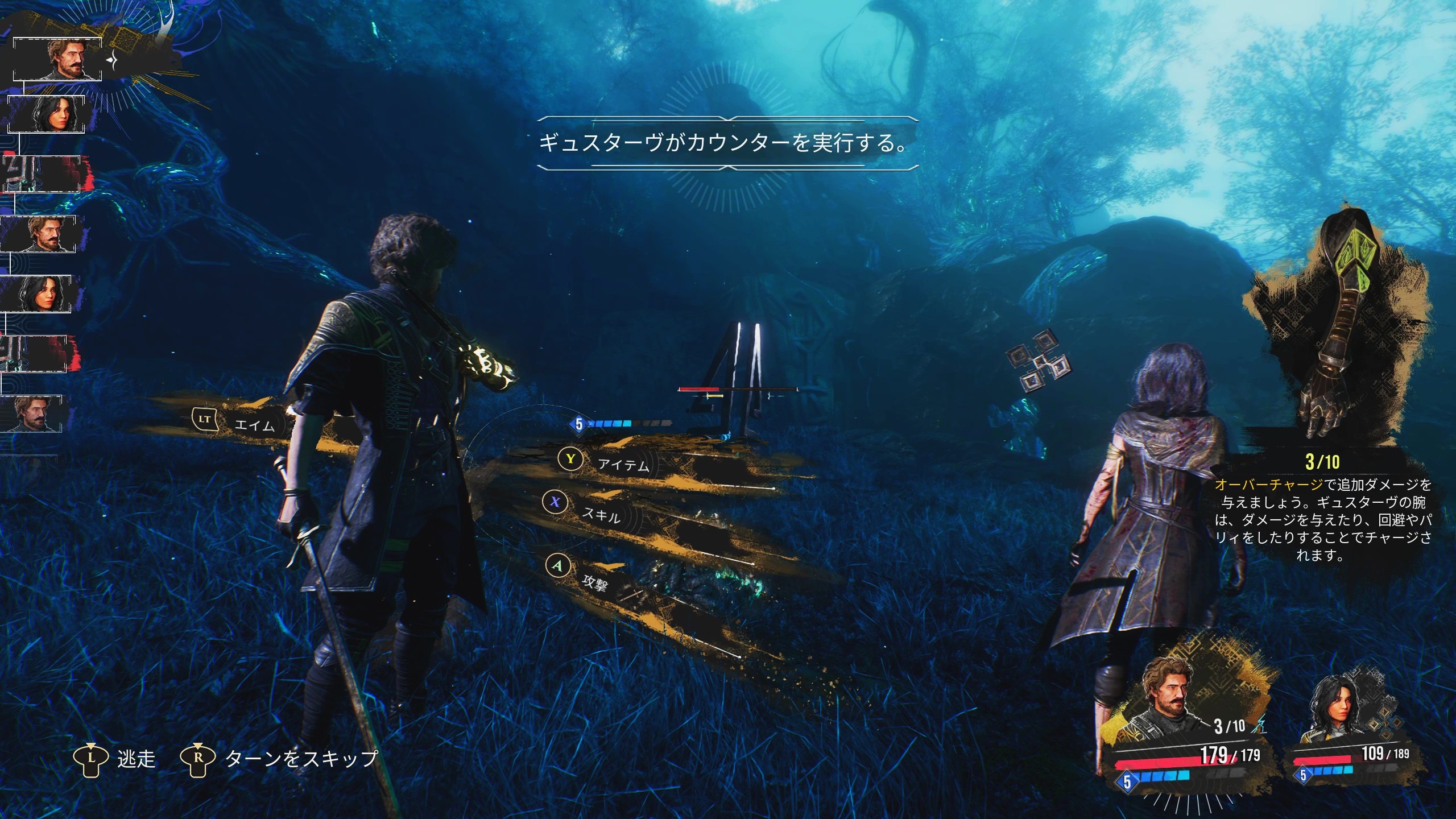1456x819 pixels.
Task: Choose the アイテム (Item) command
Action: pyautogui.click(x=623, y=465)
